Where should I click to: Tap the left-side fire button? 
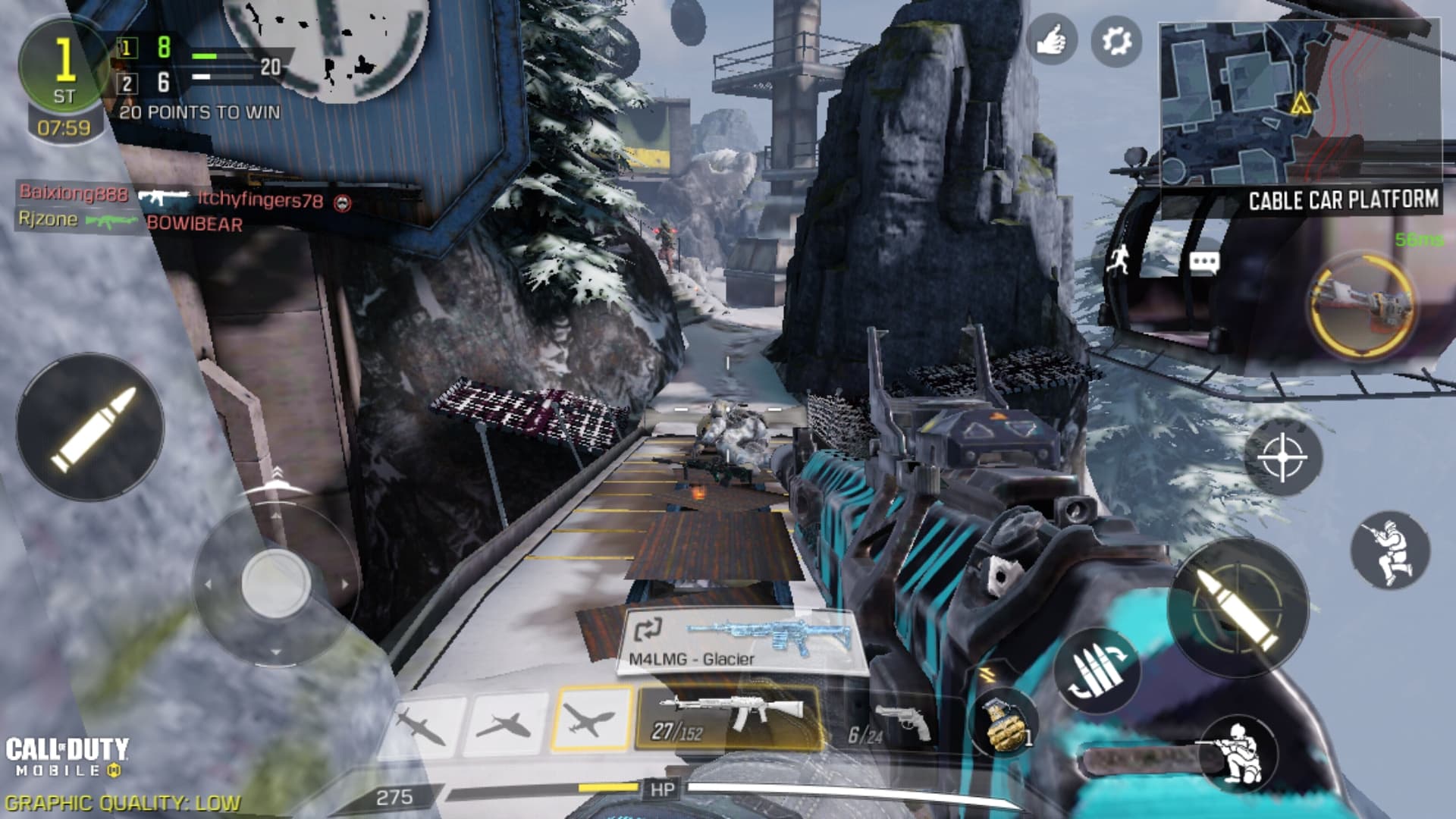(x=91, y=426)
